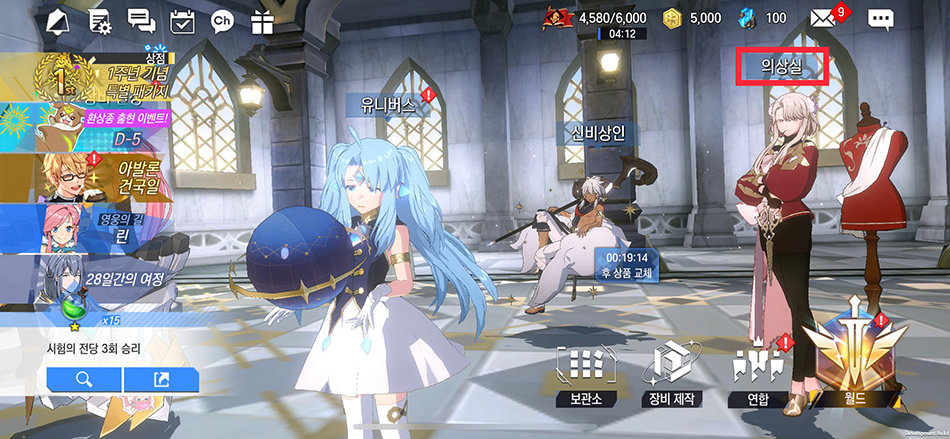This screenshot has width=950, height=439.
Task: Open the chat bubbles icon
Action: pyautogui.click(x=141, y=19)
